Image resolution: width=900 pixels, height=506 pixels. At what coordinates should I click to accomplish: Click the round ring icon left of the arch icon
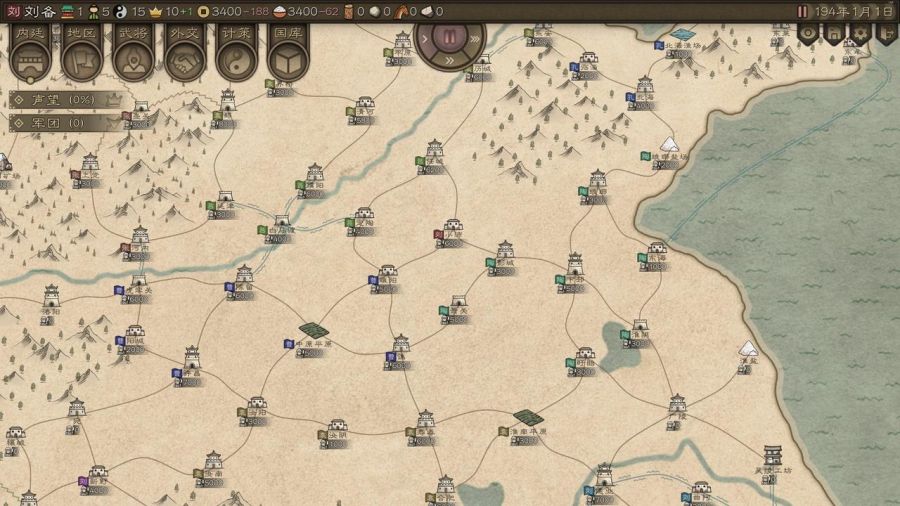click(808, 34)
